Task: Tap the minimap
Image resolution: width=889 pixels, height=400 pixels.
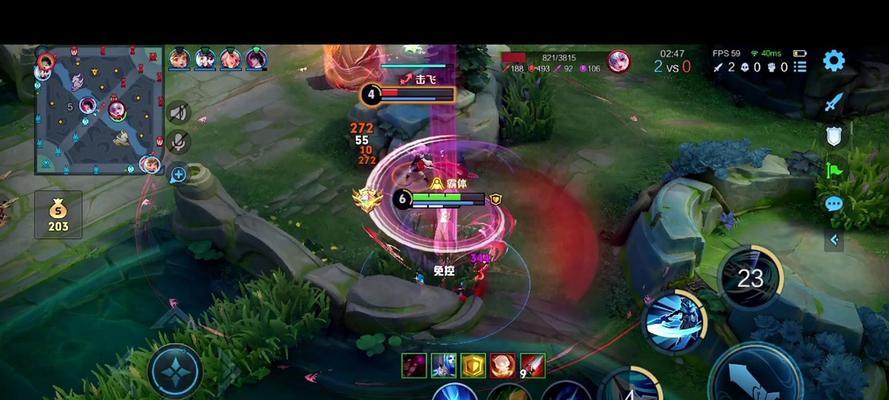Action: [100, 110]
